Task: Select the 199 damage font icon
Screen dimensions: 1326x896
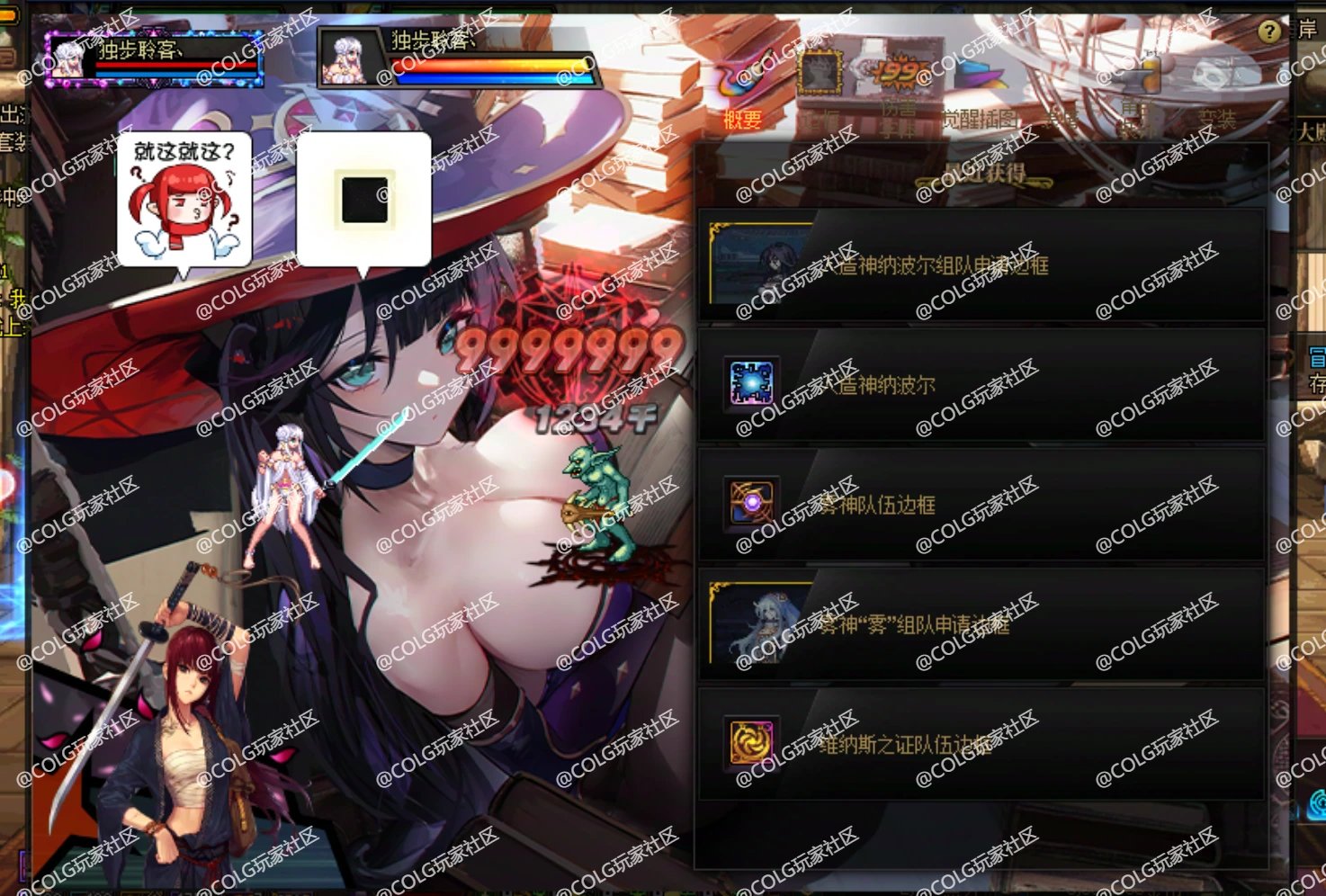Action: (x=896, y=72)
